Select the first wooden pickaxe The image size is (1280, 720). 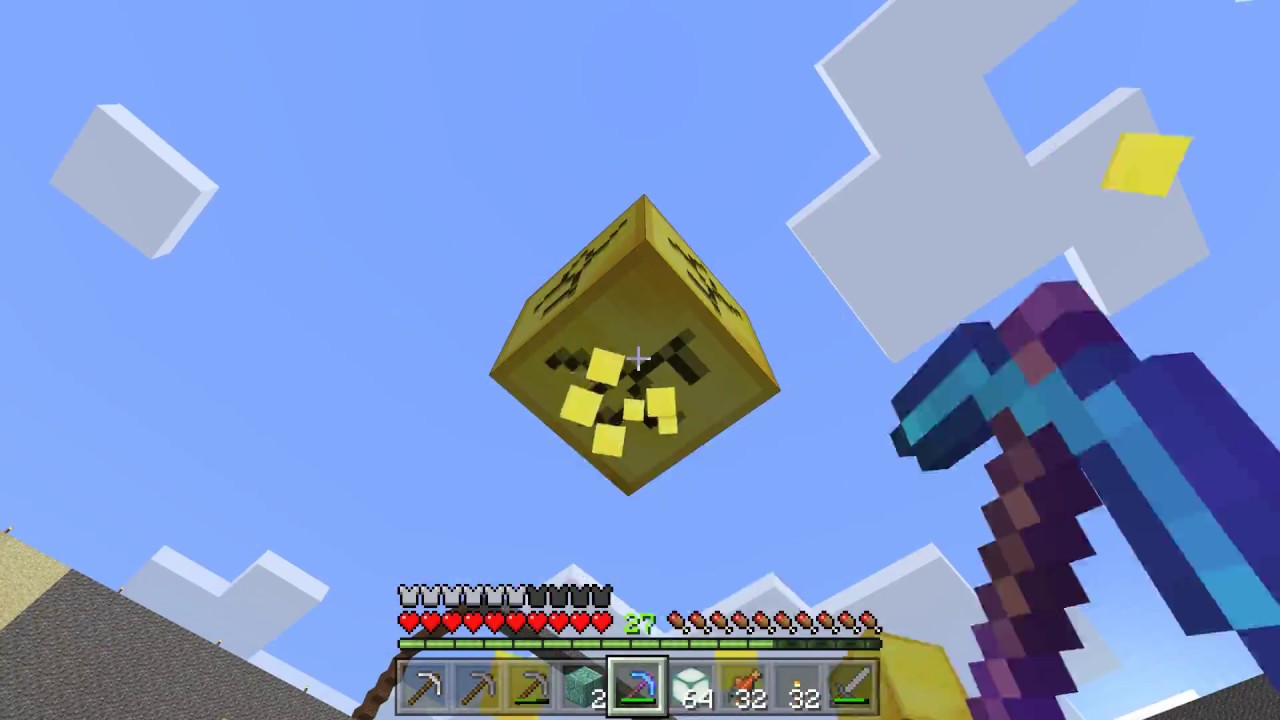[427, 685]
